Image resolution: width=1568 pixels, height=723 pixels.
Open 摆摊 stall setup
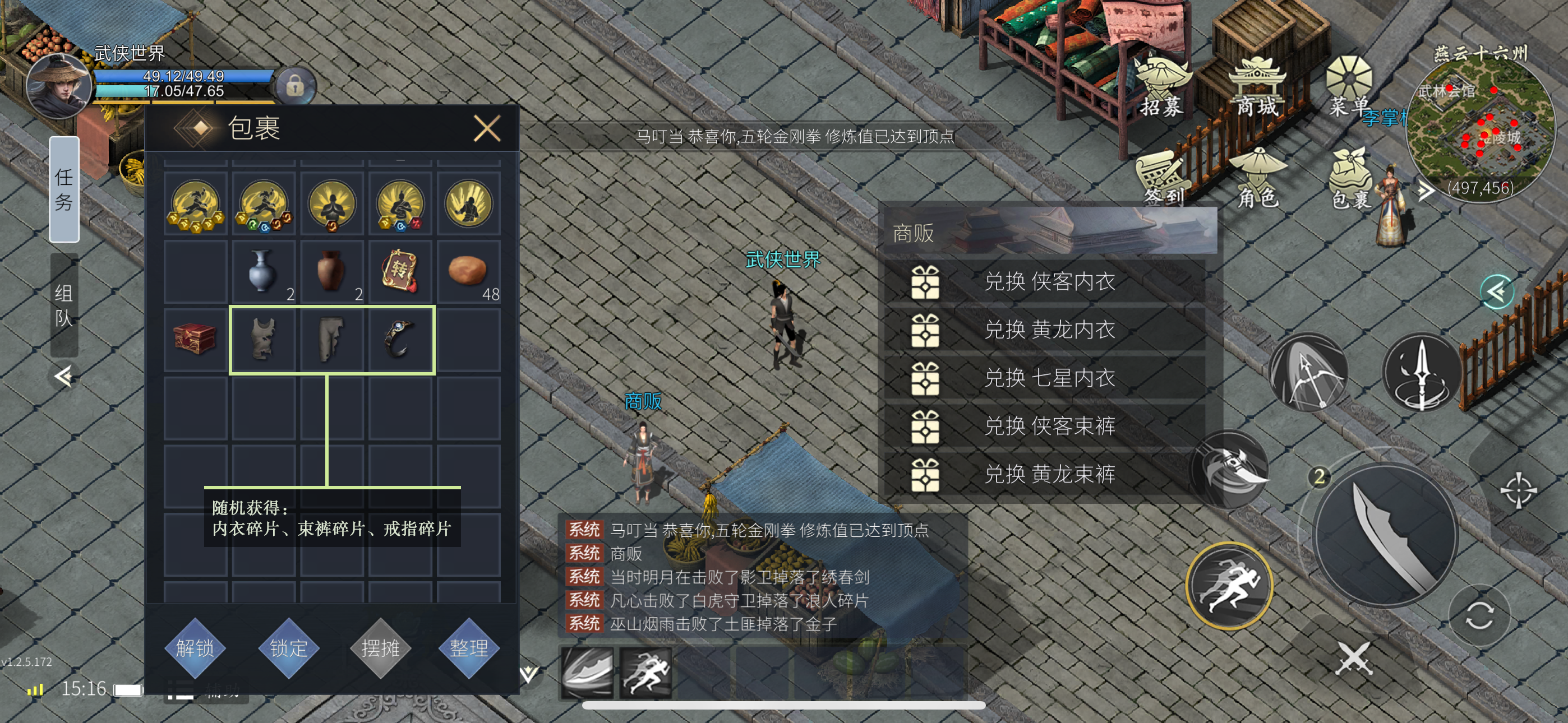(380, 647)
